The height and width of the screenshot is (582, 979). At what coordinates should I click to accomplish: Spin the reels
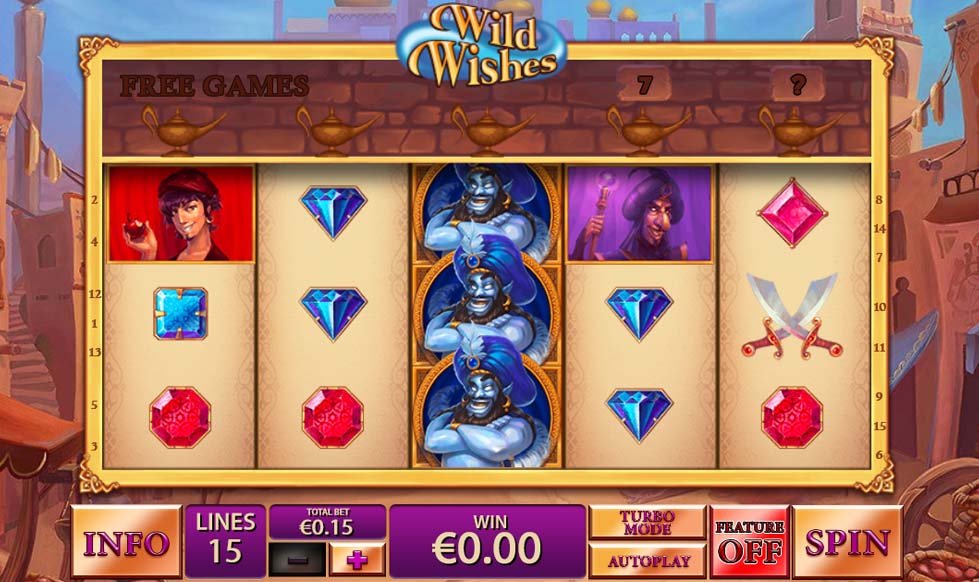coord(847,542)
